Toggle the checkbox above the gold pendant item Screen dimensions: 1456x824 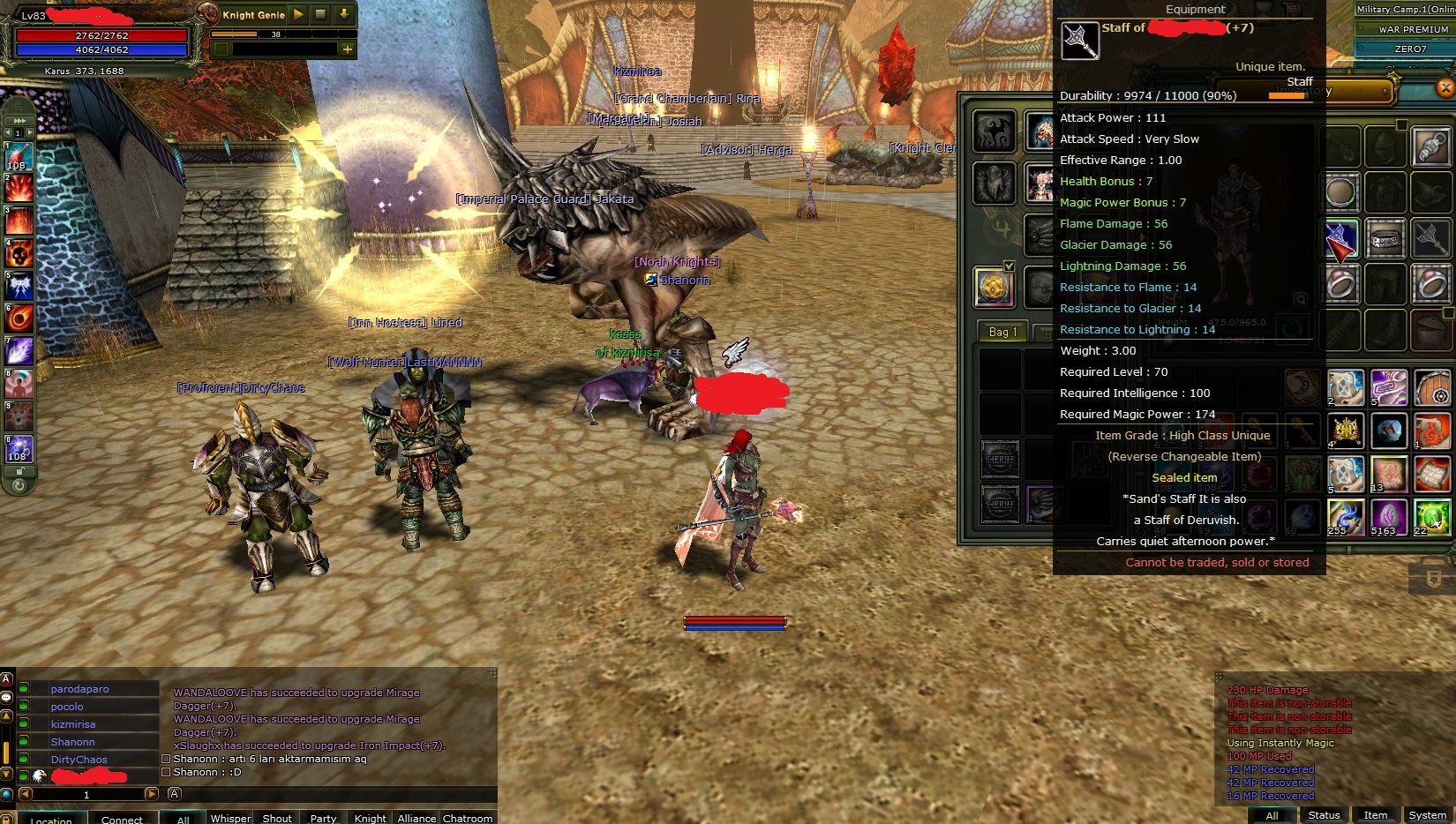pos(1009,265)
